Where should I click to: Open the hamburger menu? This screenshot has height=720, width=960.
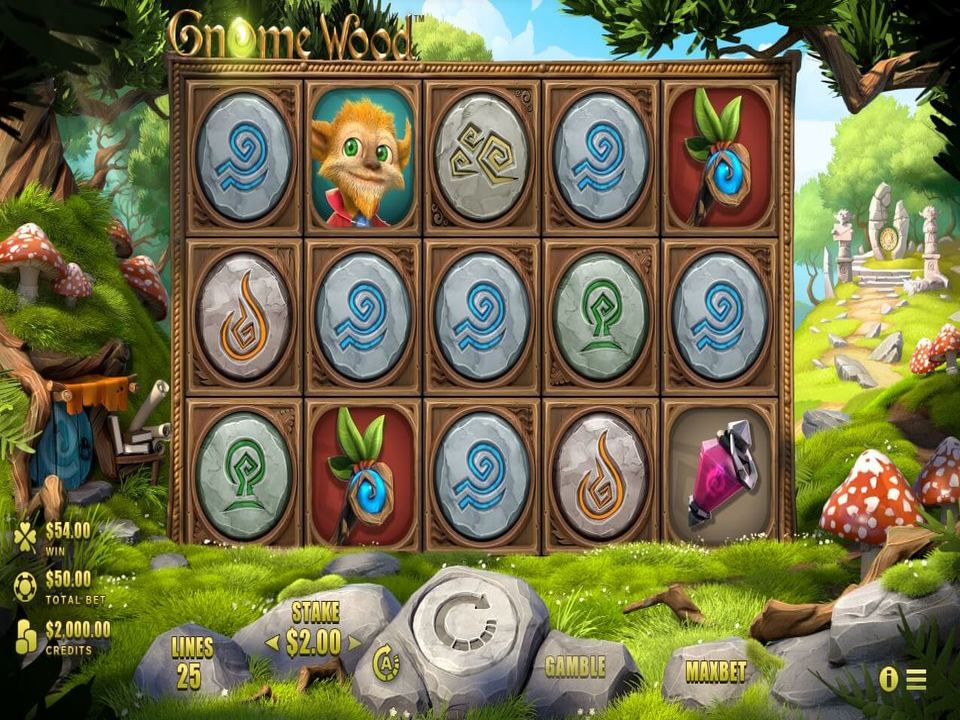tap(916, 680)
